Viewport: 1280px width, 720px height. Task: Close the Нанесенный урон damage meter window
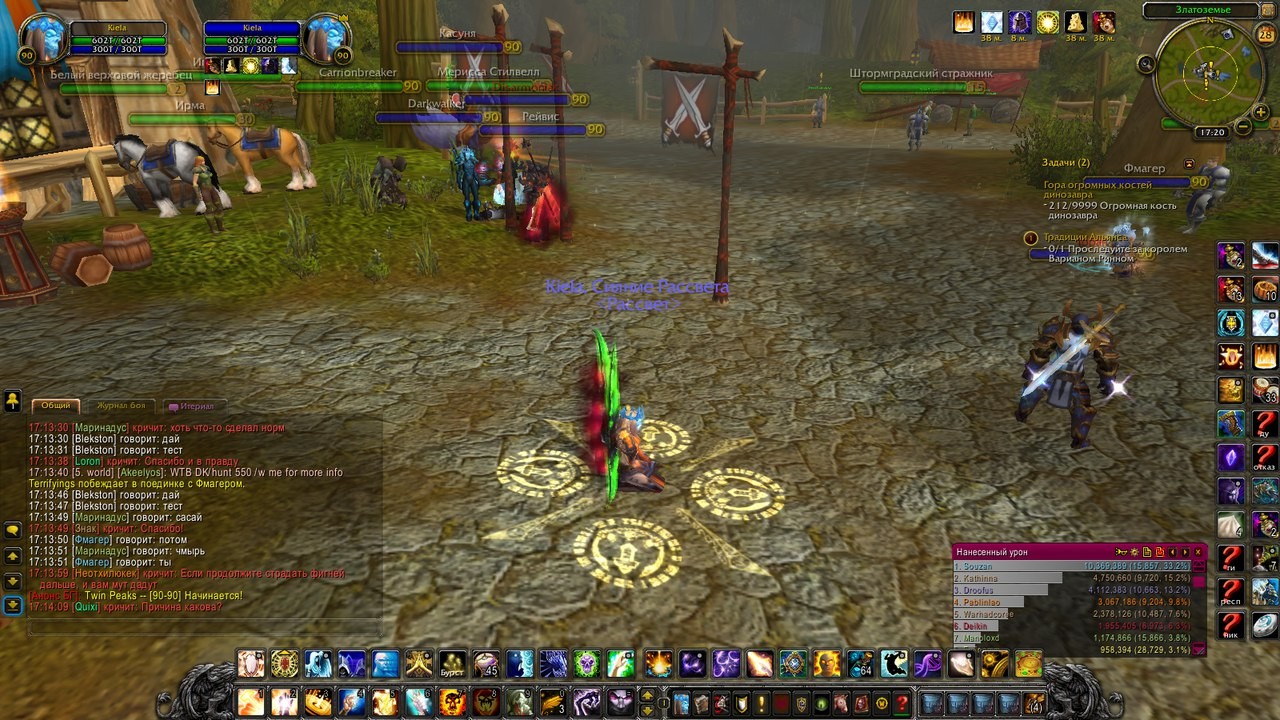point(1198,552)
